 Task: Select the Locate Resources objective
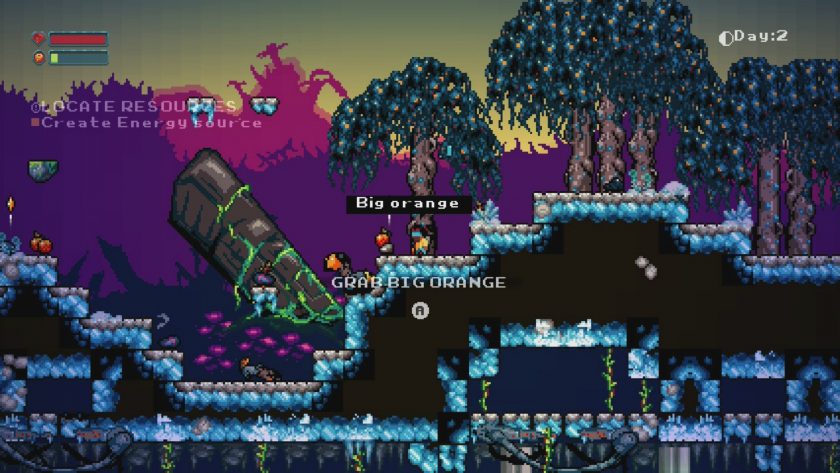click(x=134, y=106)
